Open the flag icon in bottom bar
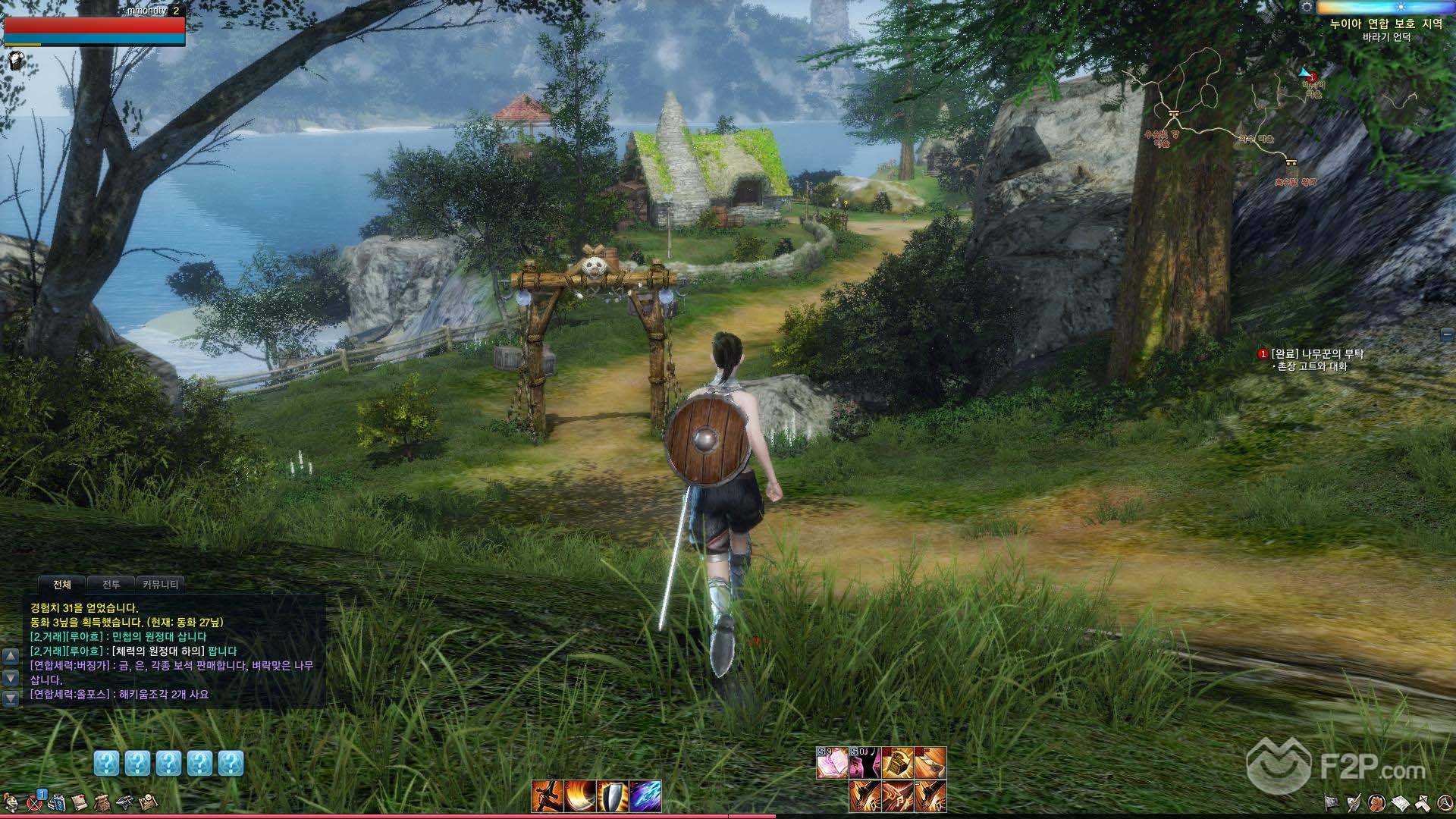The image size is (1456, 819). (1331, 802)
